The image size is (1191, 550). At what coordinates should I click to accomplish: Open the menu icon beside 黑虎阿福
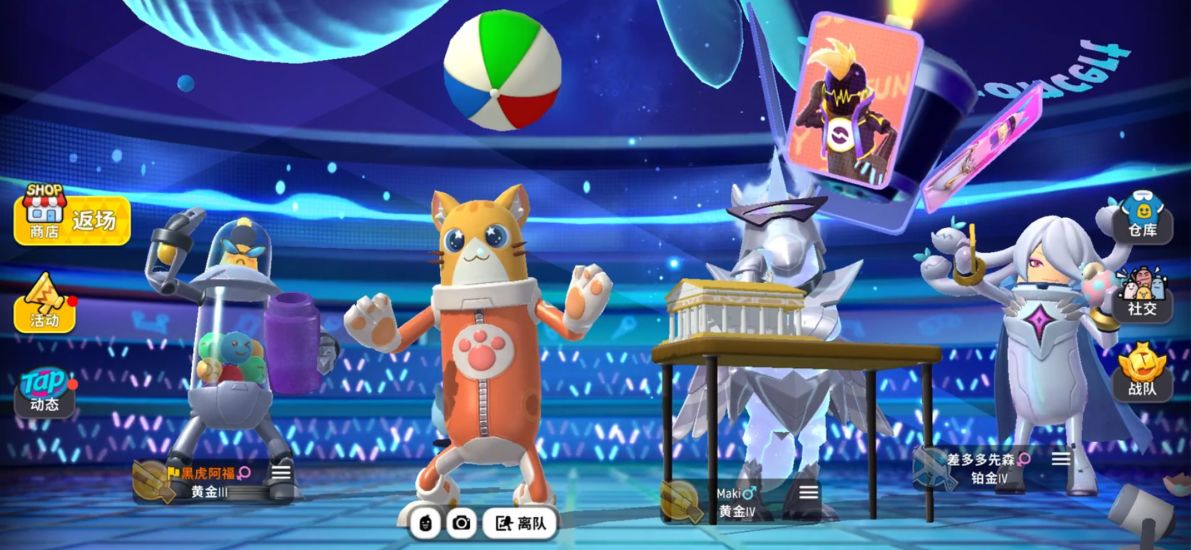point(281,472)
